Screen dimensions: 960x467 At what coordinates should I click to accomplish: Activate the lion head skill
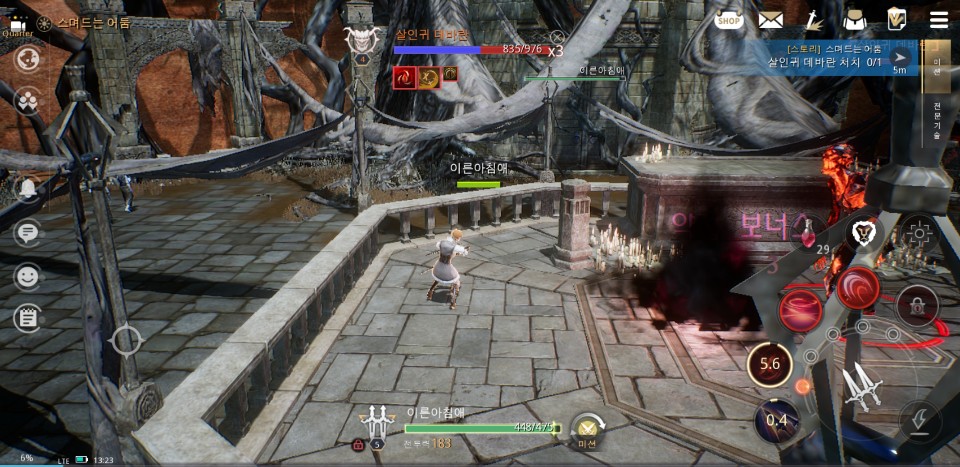point(864,234)
